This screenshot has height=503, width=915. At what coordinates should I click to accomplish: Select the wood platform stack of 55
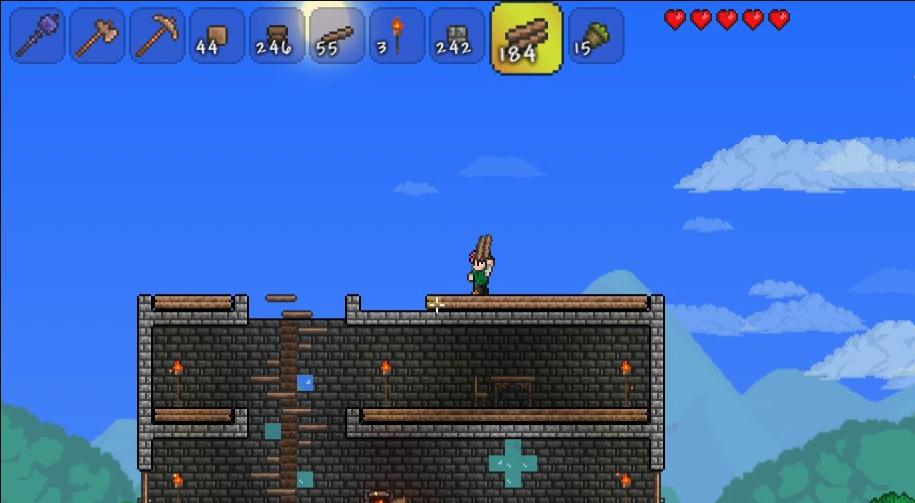[336, 35]
